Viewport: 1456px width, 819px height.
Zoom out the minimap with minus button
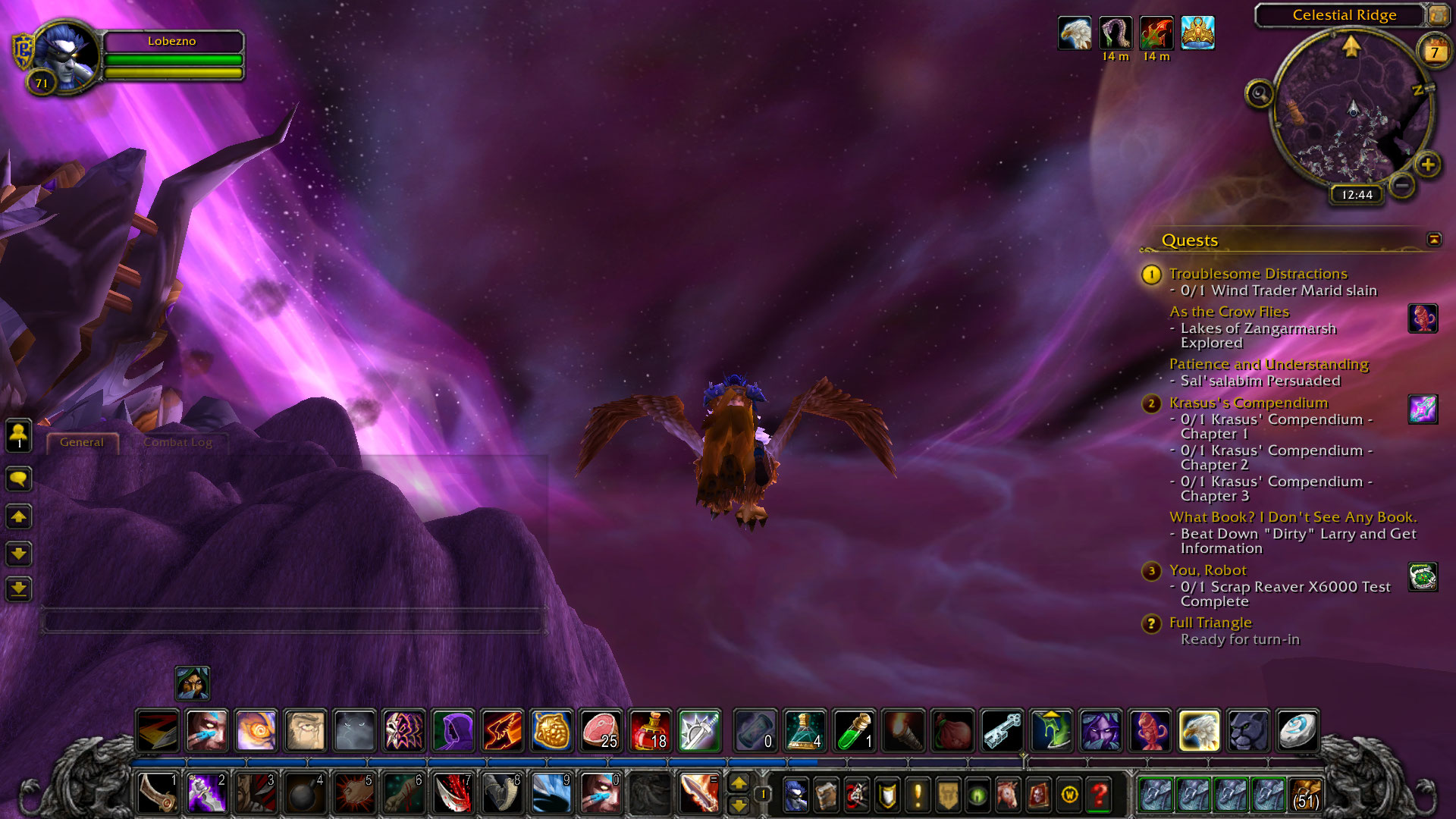1402,185
